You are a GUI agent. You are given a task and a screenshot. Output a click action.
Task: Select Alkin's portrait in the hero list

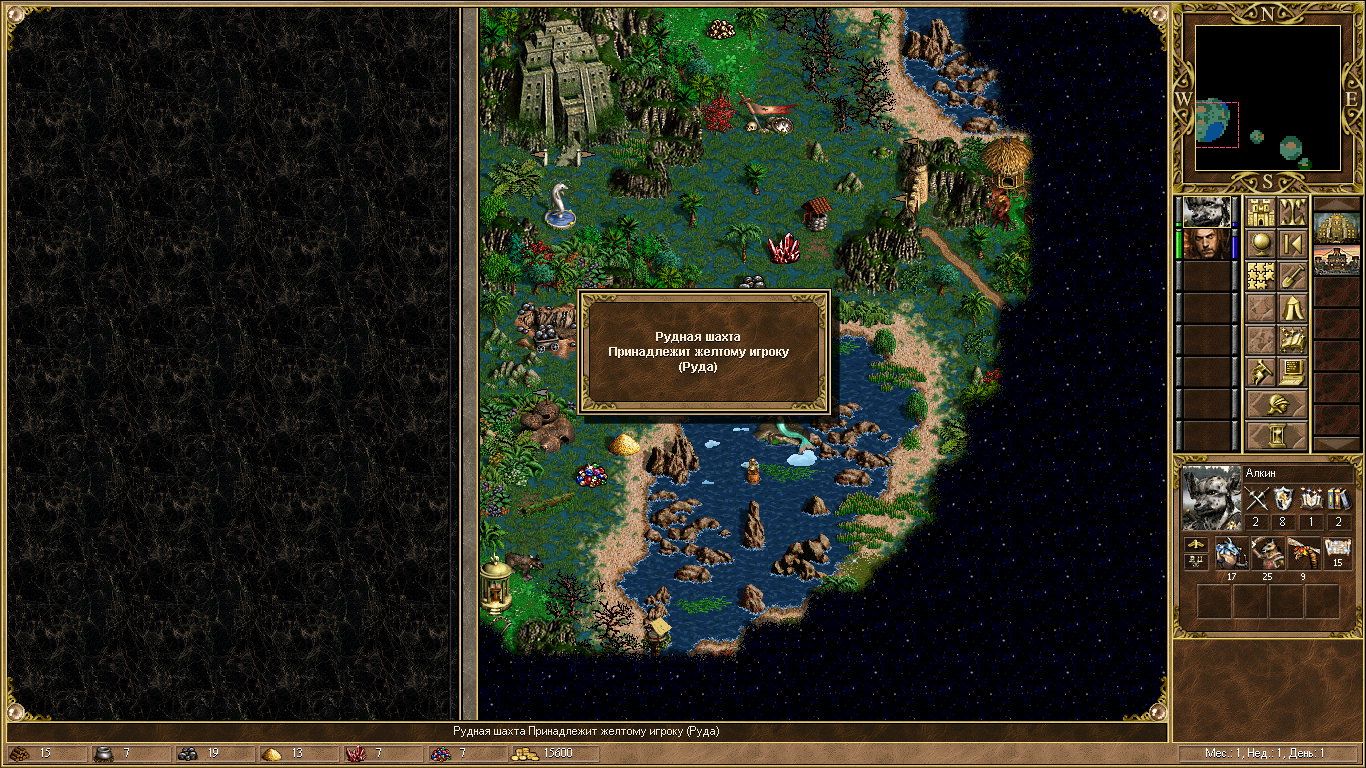pos(1208,212)
